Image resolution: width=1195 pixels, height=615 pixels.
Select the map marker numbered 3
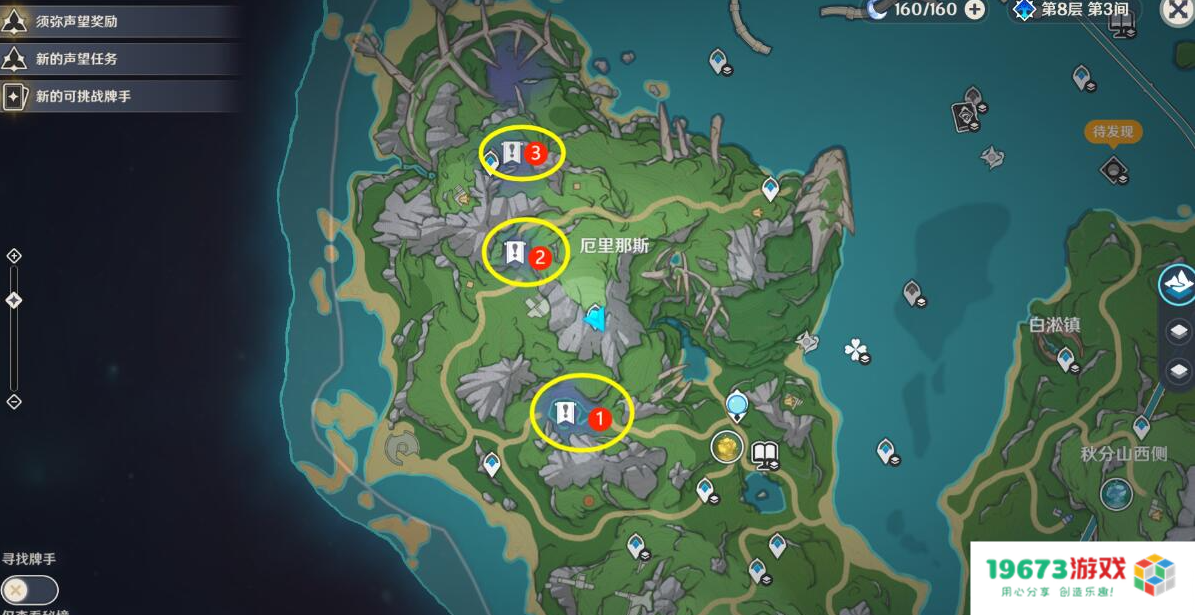coord(512,153)
